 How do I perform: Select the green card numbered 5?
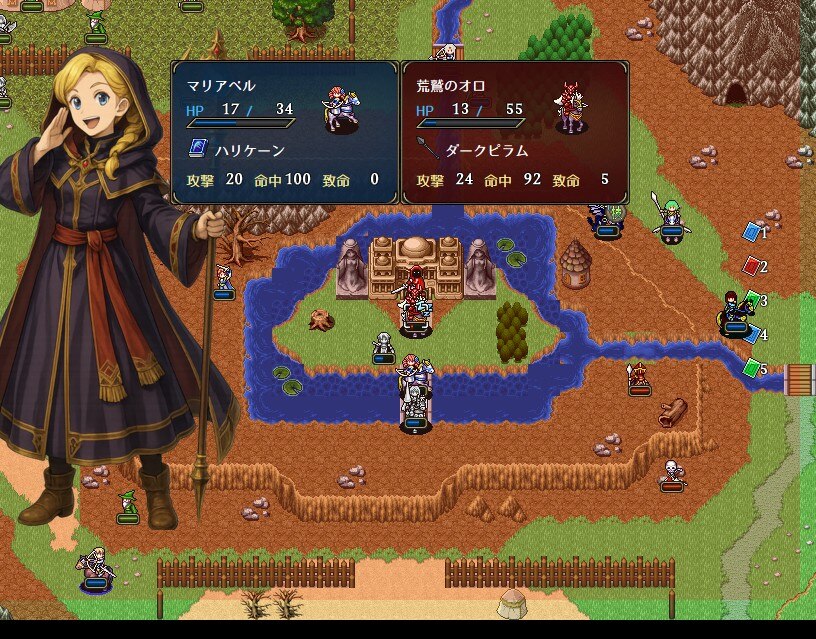[x=752, y=368]
